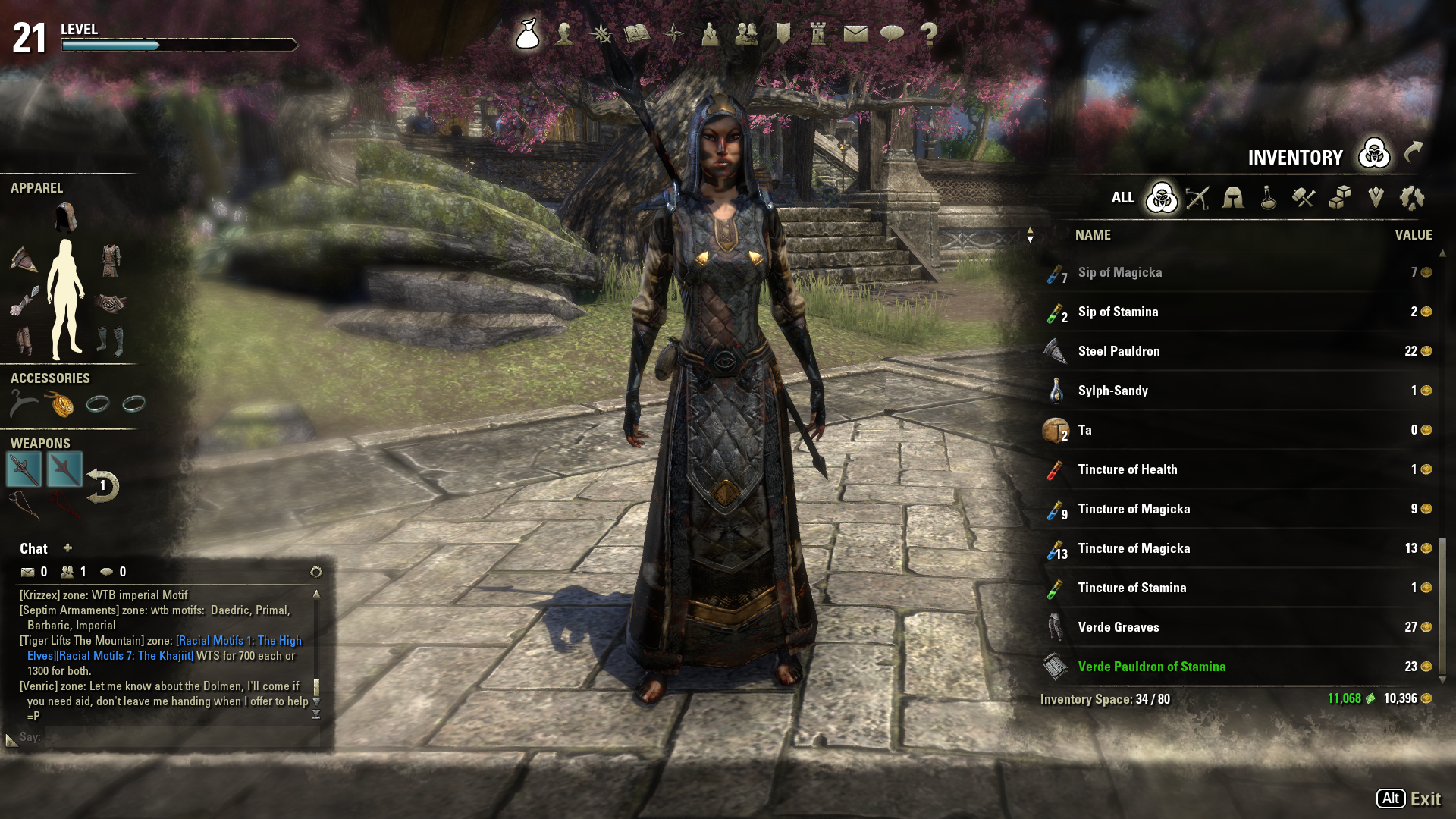The width and height of the screenshot is (1456, 819).
Task: Filter inventory by weapons crossed-swords tab
Action: pos(1197,199)
